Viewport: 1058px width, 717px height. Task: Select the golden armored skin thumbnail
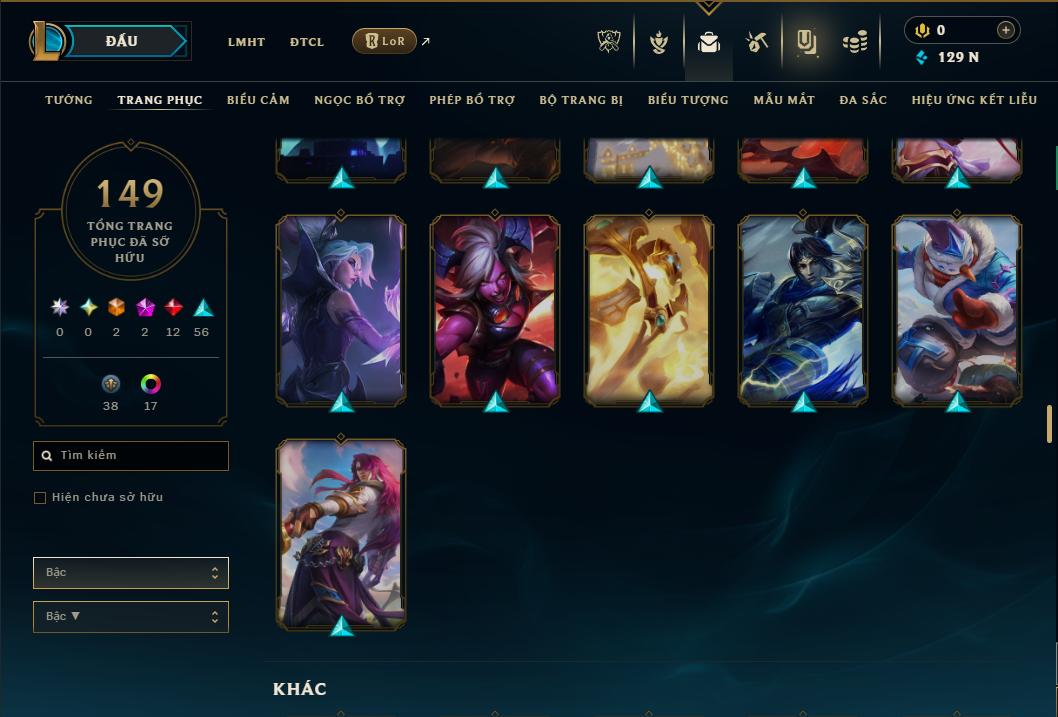pyautogui.click(x=649, y=310)
